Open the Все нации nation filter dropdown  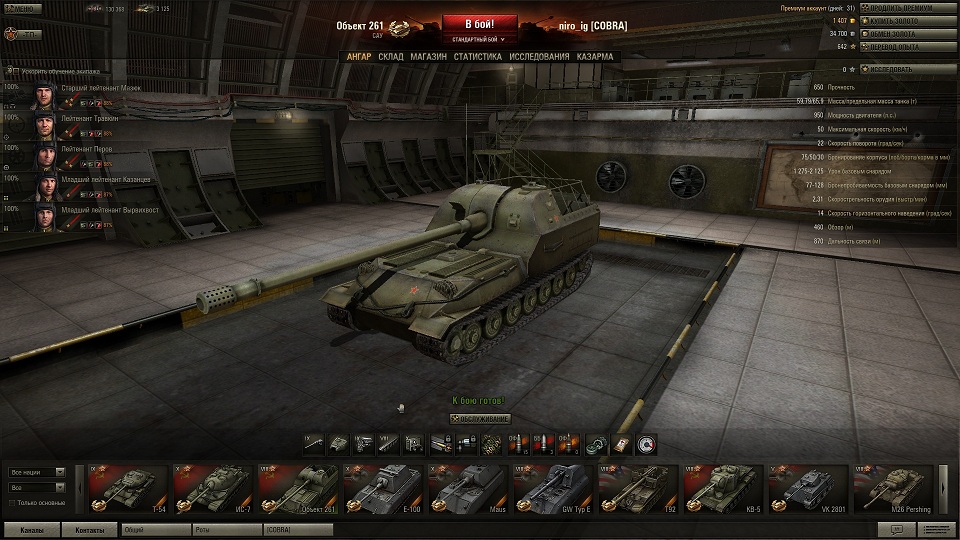click(37, 472)
